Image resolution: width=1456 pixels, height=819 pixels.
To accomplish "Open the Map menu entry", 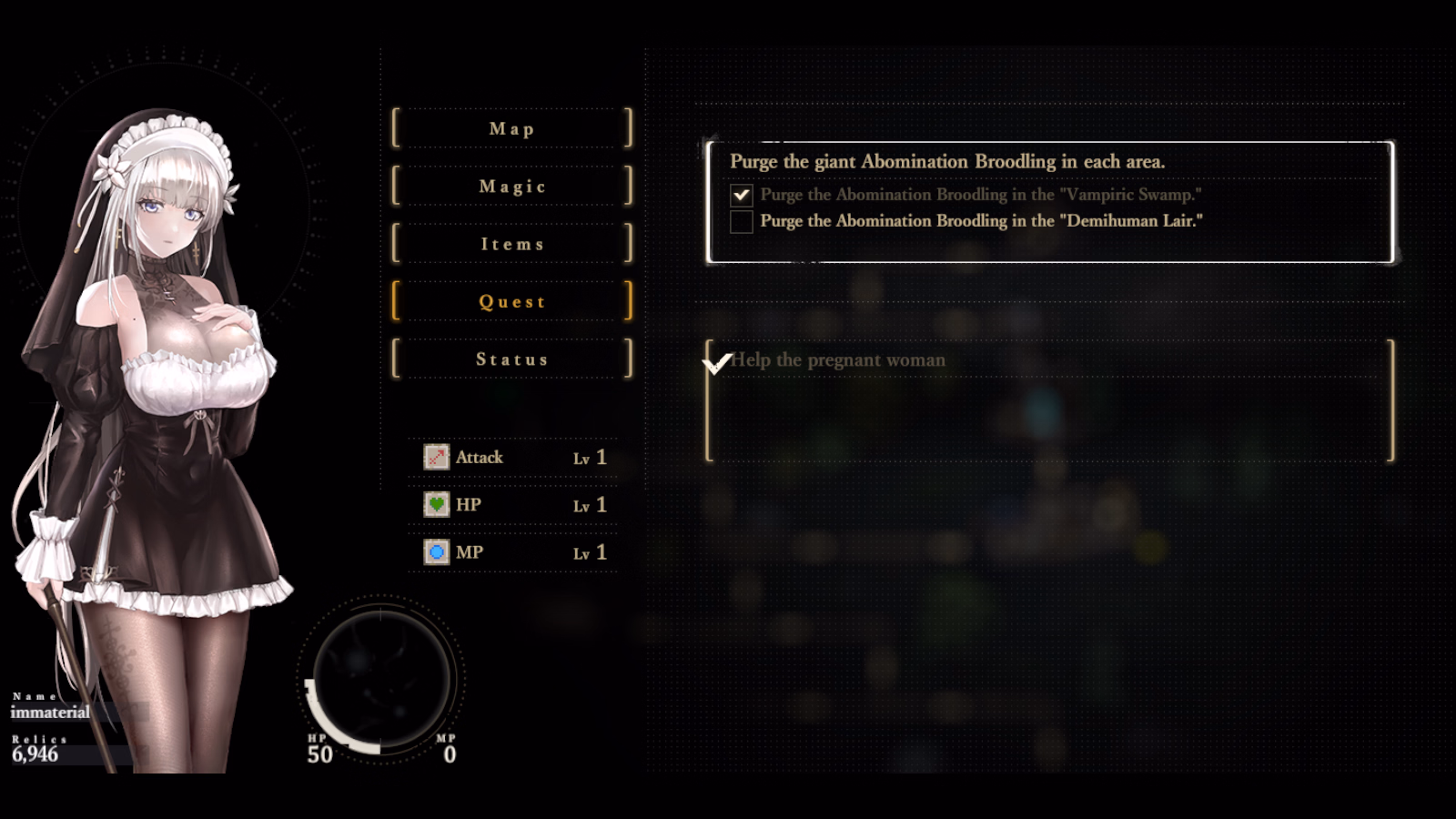I will click(511, 128).
